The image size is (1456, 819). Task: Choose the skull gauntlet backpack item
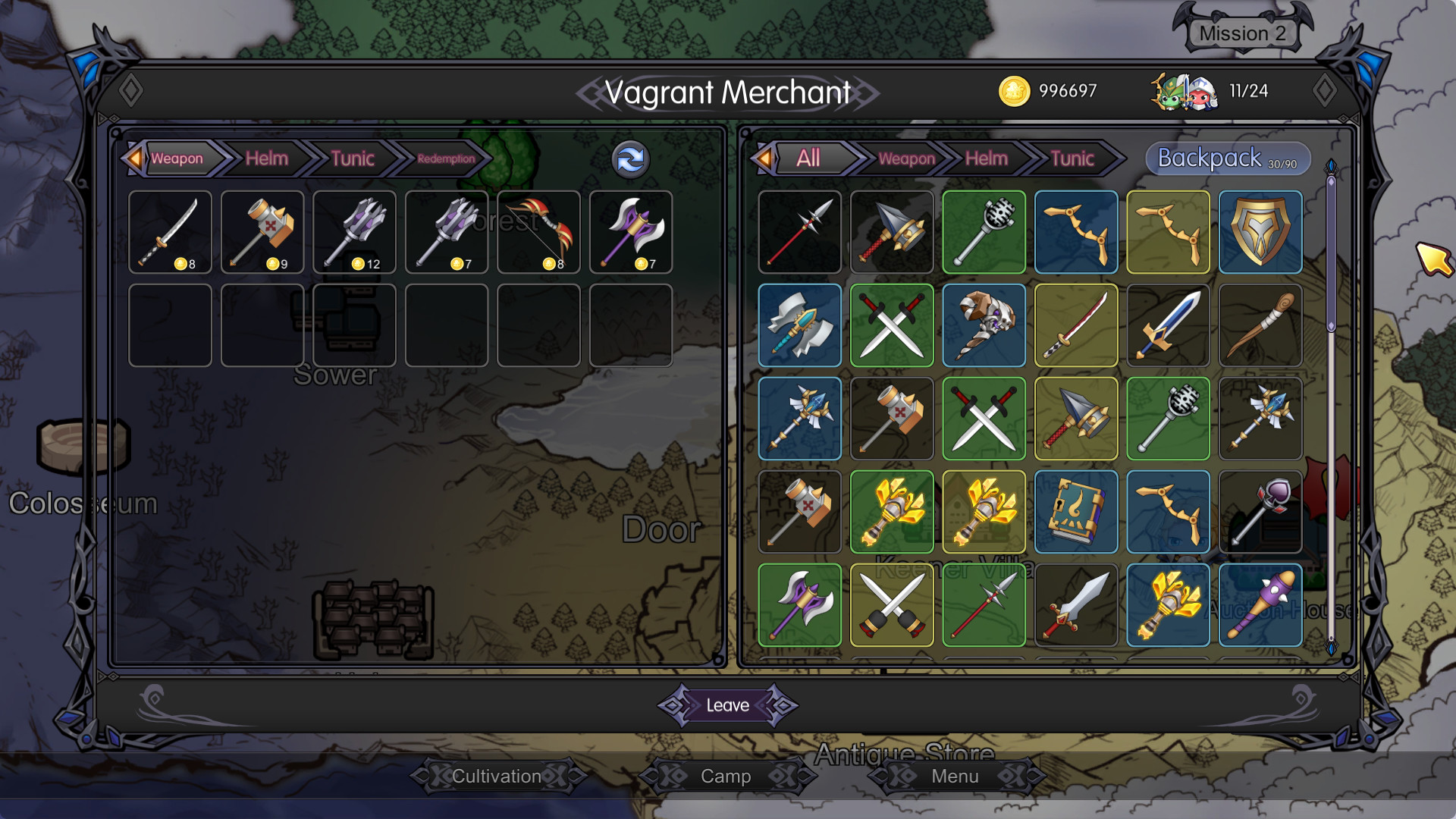coord(984,325)
